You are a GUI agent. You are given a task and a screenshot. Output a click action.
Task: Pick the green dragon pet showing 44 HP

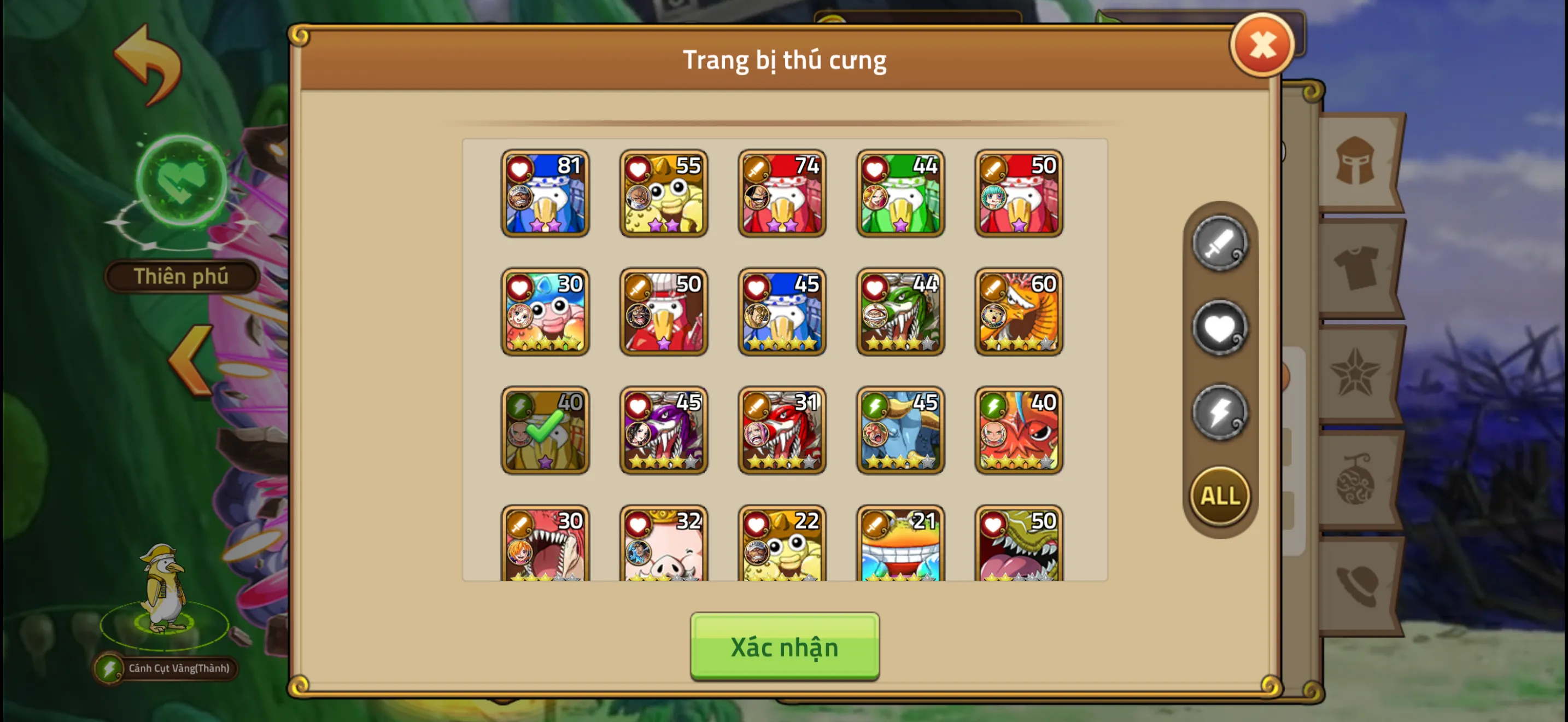[x=900, y=312]
